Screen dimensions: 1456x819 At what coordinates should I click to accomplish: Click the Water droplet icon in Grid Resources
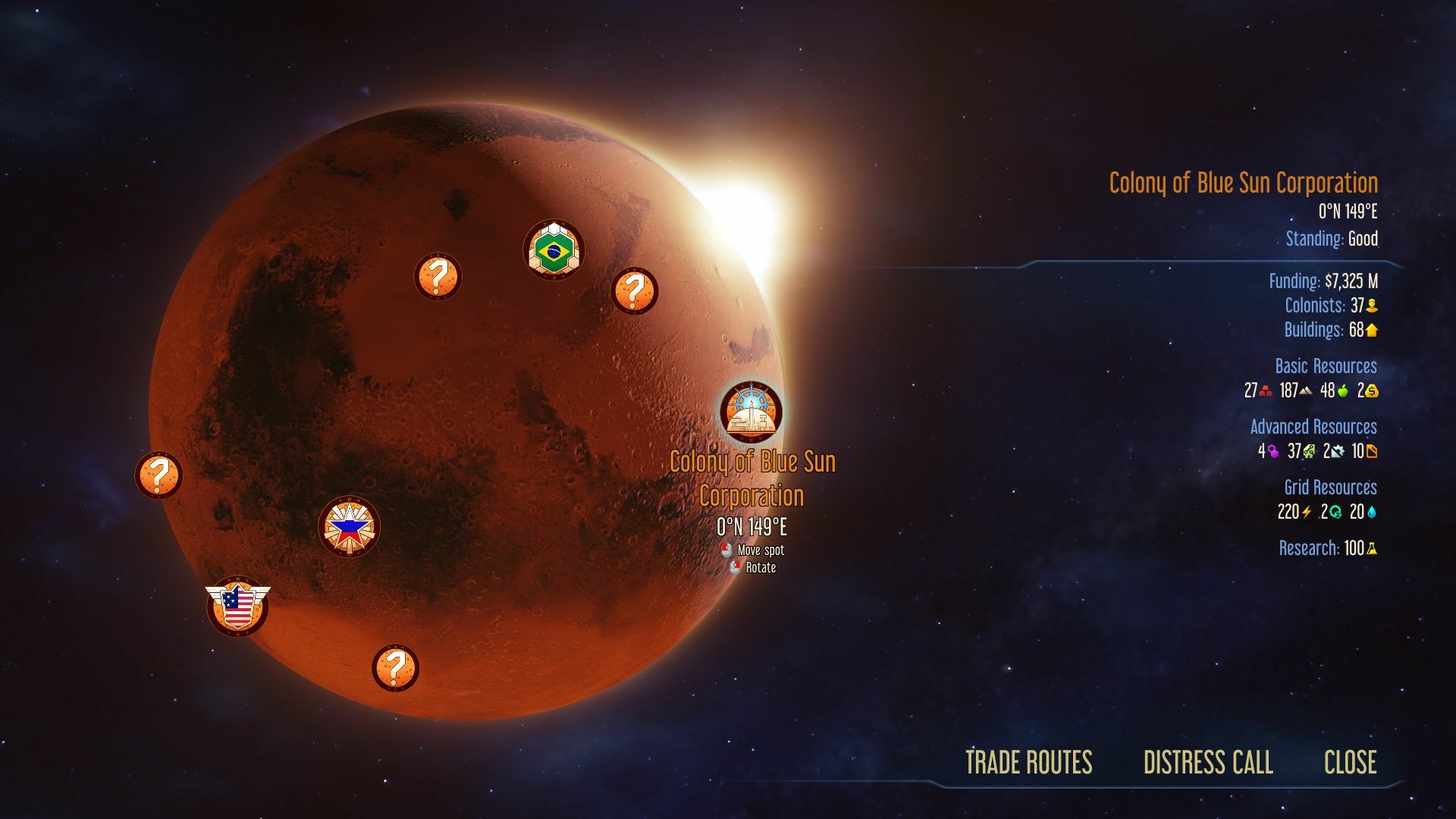point(1373,513)
